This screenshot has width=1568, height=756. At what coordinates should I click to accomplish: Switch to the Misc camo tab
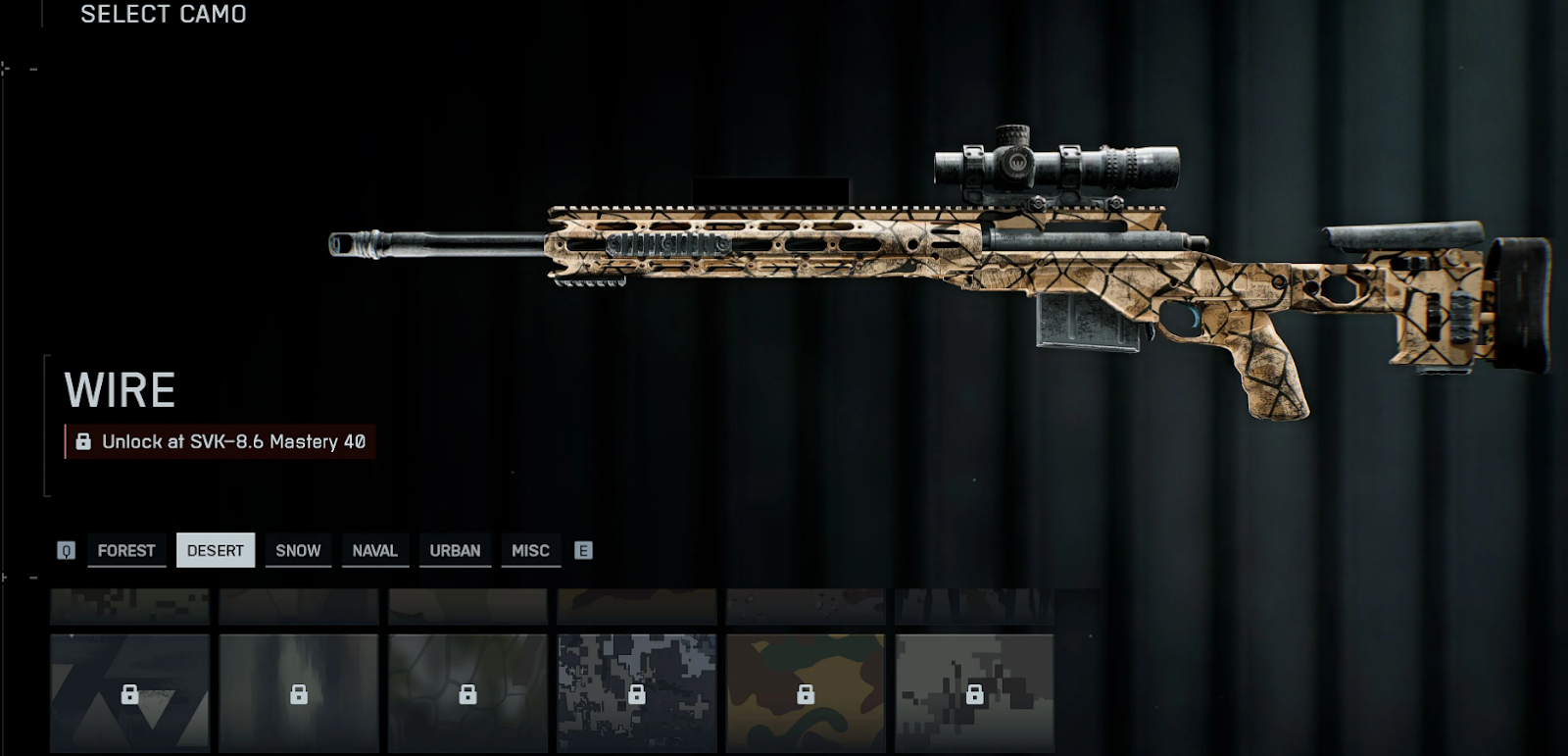coord(530,550)
